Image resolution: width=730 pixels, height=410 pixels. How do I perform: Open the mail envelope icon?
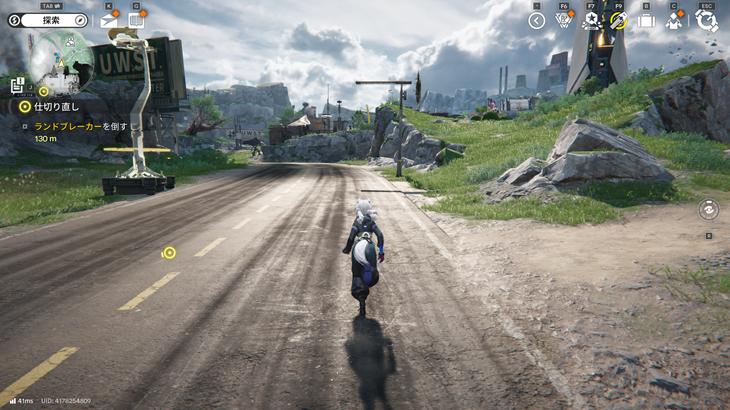[x=109, y=20]
